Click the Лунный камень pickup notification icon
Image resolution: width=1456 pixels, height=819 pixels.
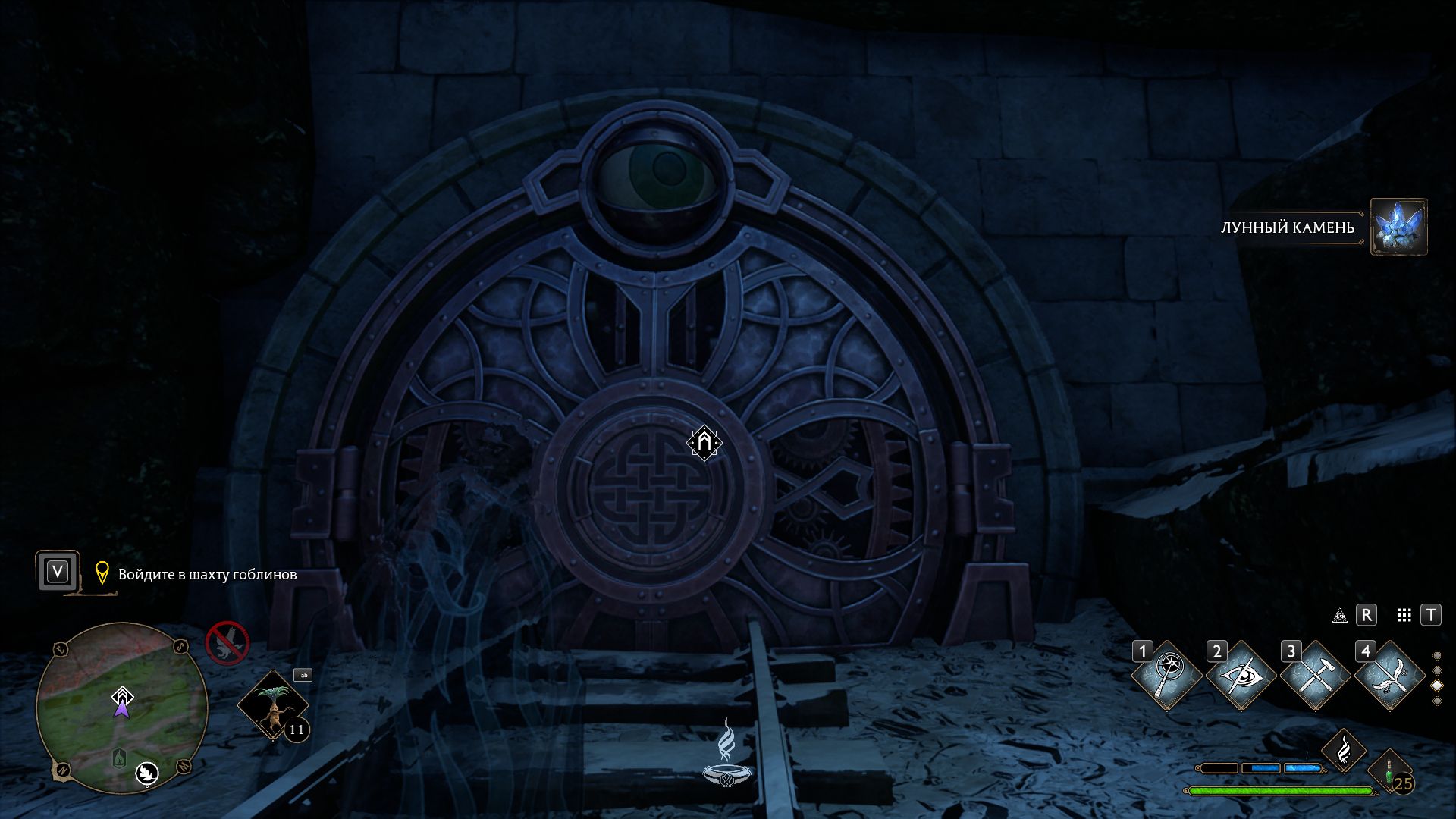(1398, 227)
